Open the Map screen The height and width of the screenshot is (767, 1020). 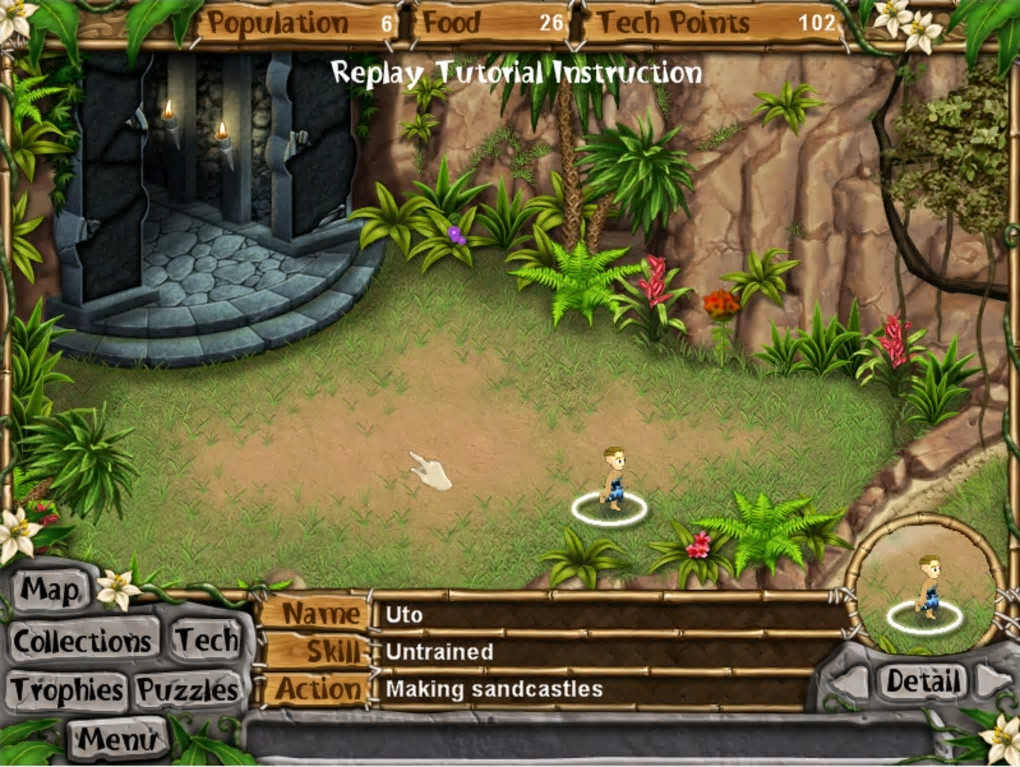pyautogui.click(x=50, y=591)
